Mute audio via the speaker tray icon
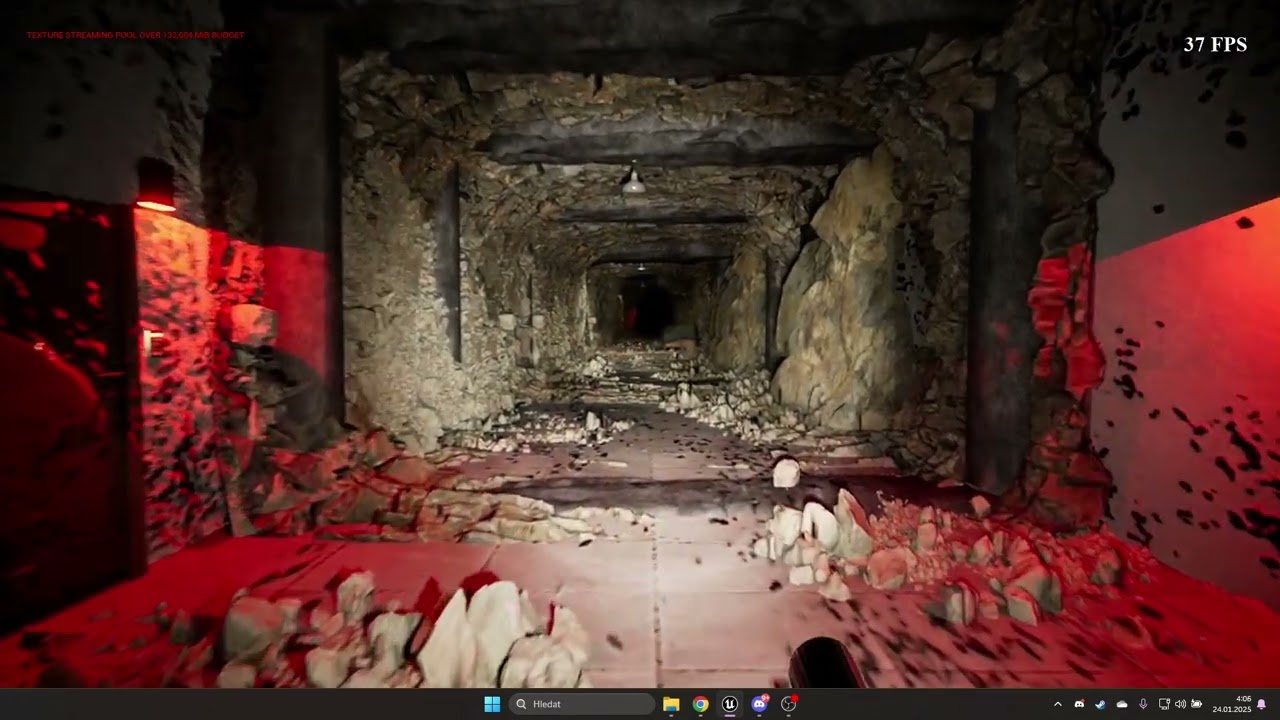This screenshot has height=720, width=1280. 1180,704
